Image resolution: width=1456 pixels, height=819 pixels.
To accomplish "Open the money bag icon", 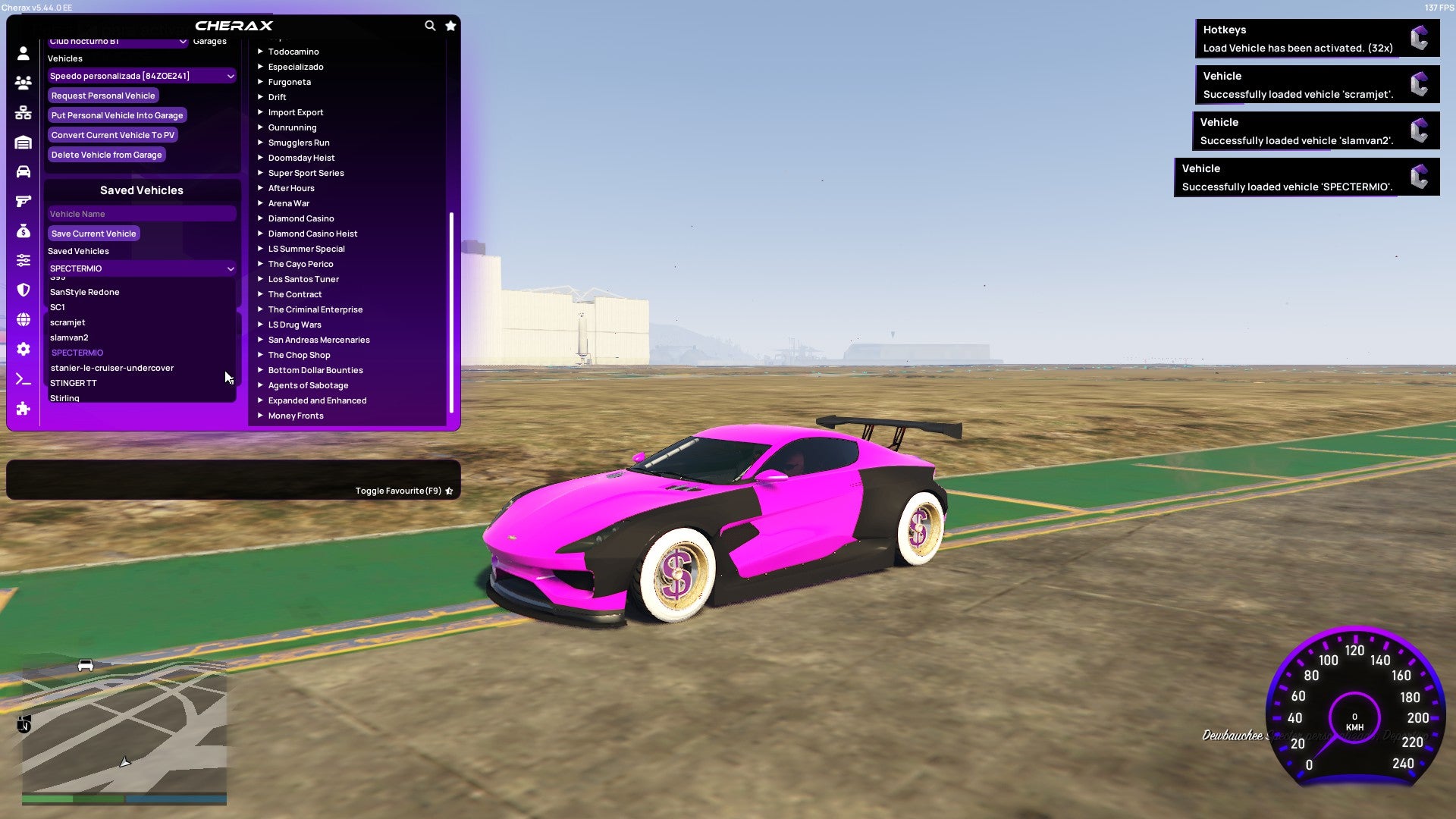I will pos(22,231).
